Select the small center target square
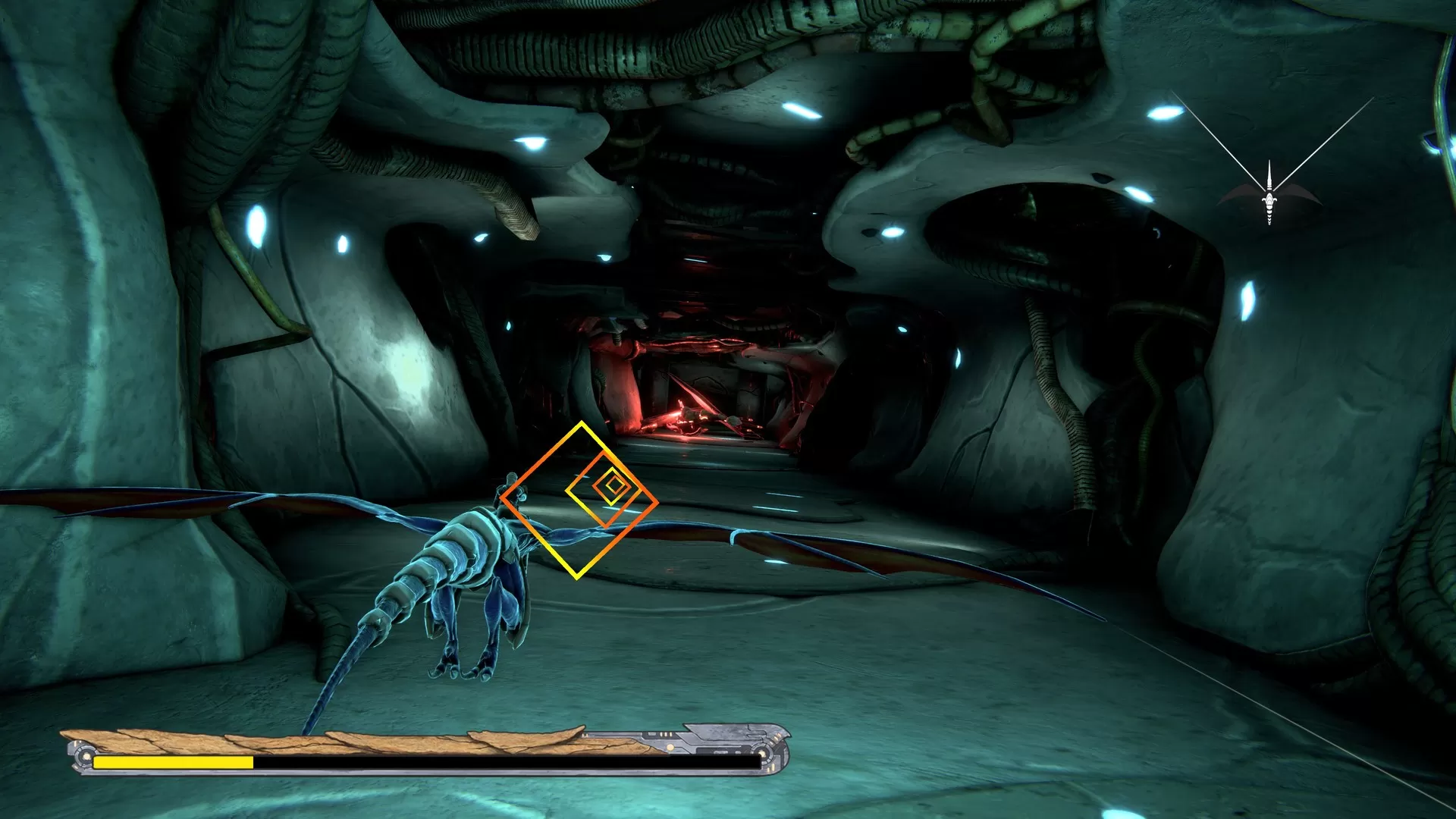 click(613, 486)
